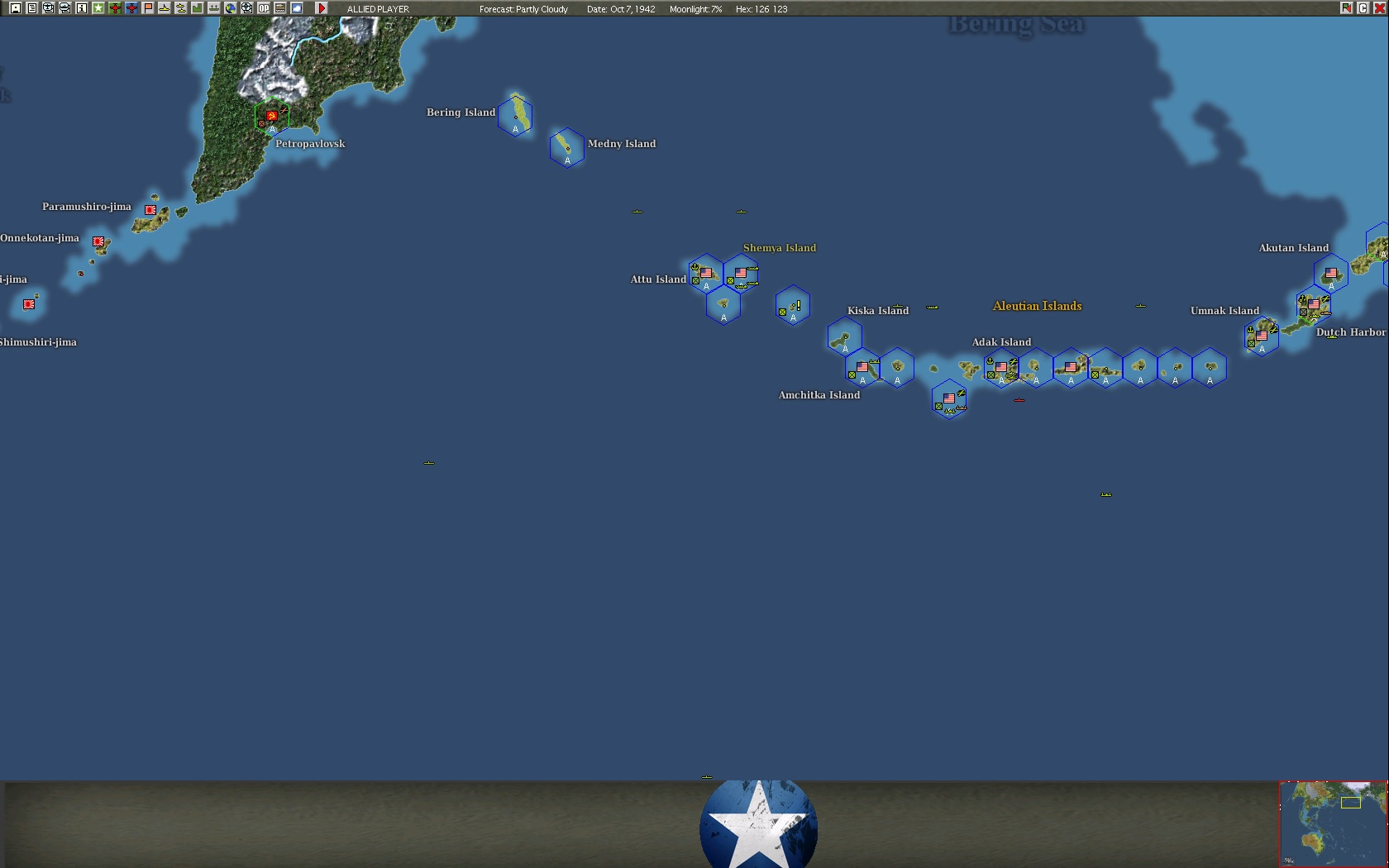Show the weather cloud toolbar button
The image size is (1389, 868).
(x=296, y=8)
